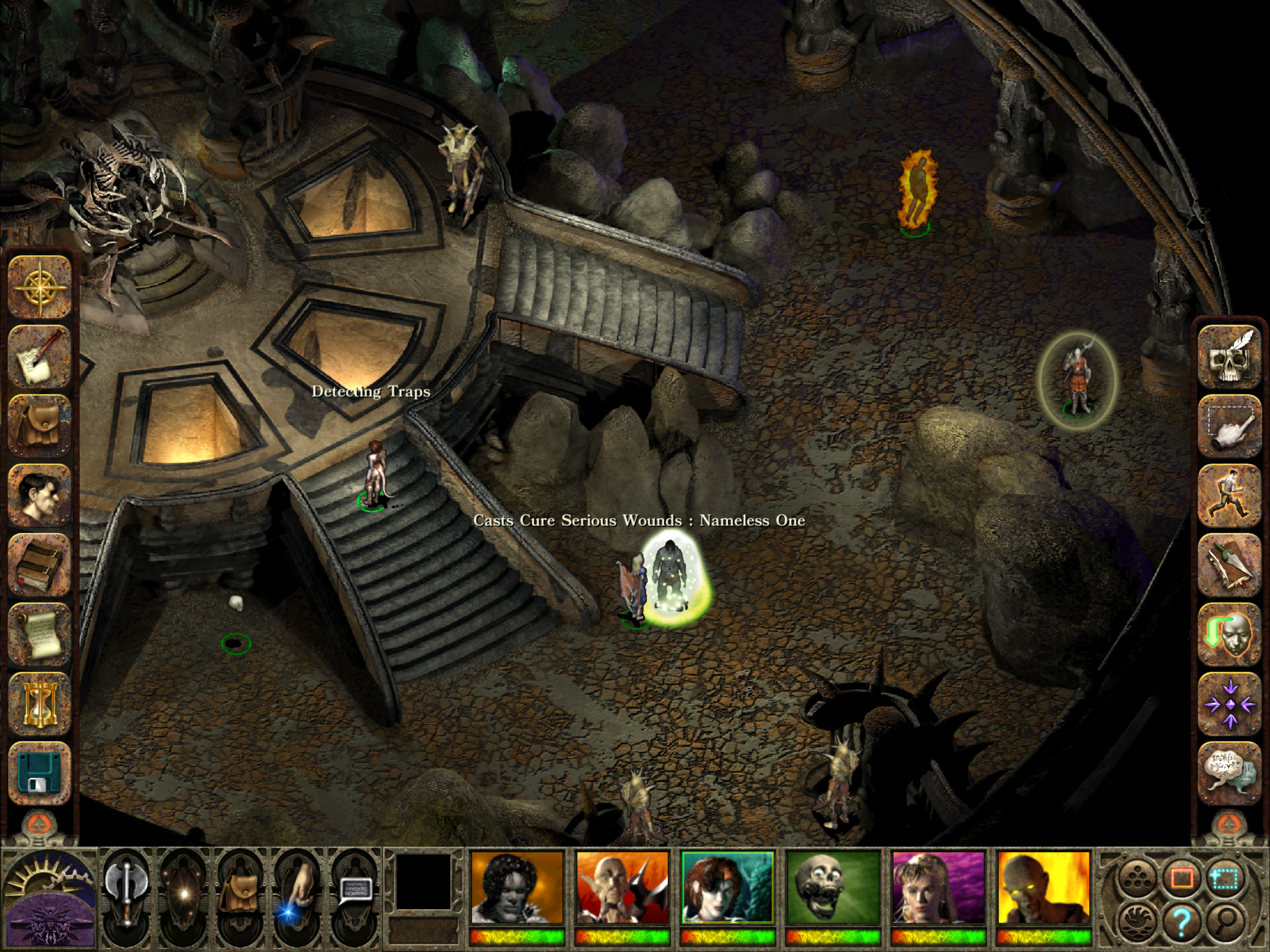Viewport: 1270px width, 952px height.
Task: Click the skull with feather quill icon
Action: click(1229, 357)
